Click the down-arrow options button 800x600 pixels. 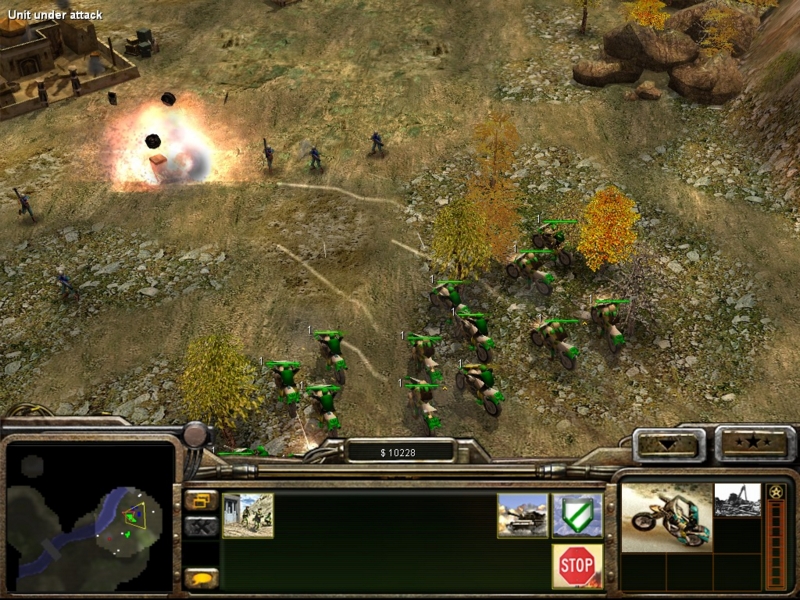tap(668, 443)
